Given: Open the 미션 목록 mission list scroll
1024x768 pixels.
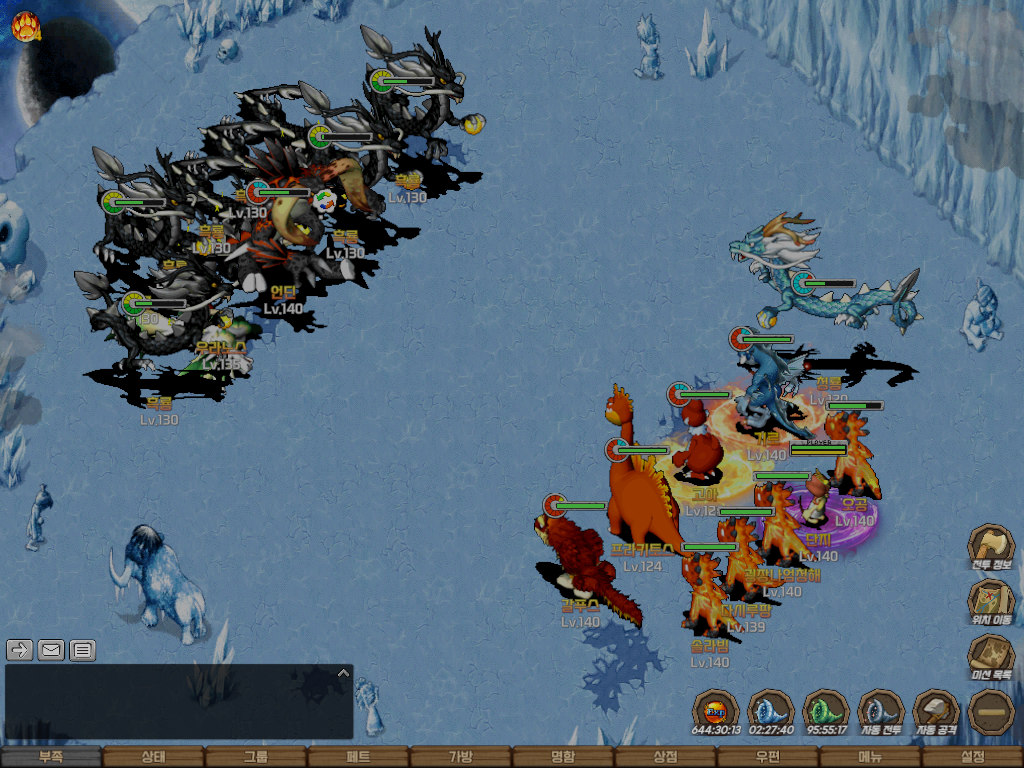Looking at the screenshot, I should [991, 657].
